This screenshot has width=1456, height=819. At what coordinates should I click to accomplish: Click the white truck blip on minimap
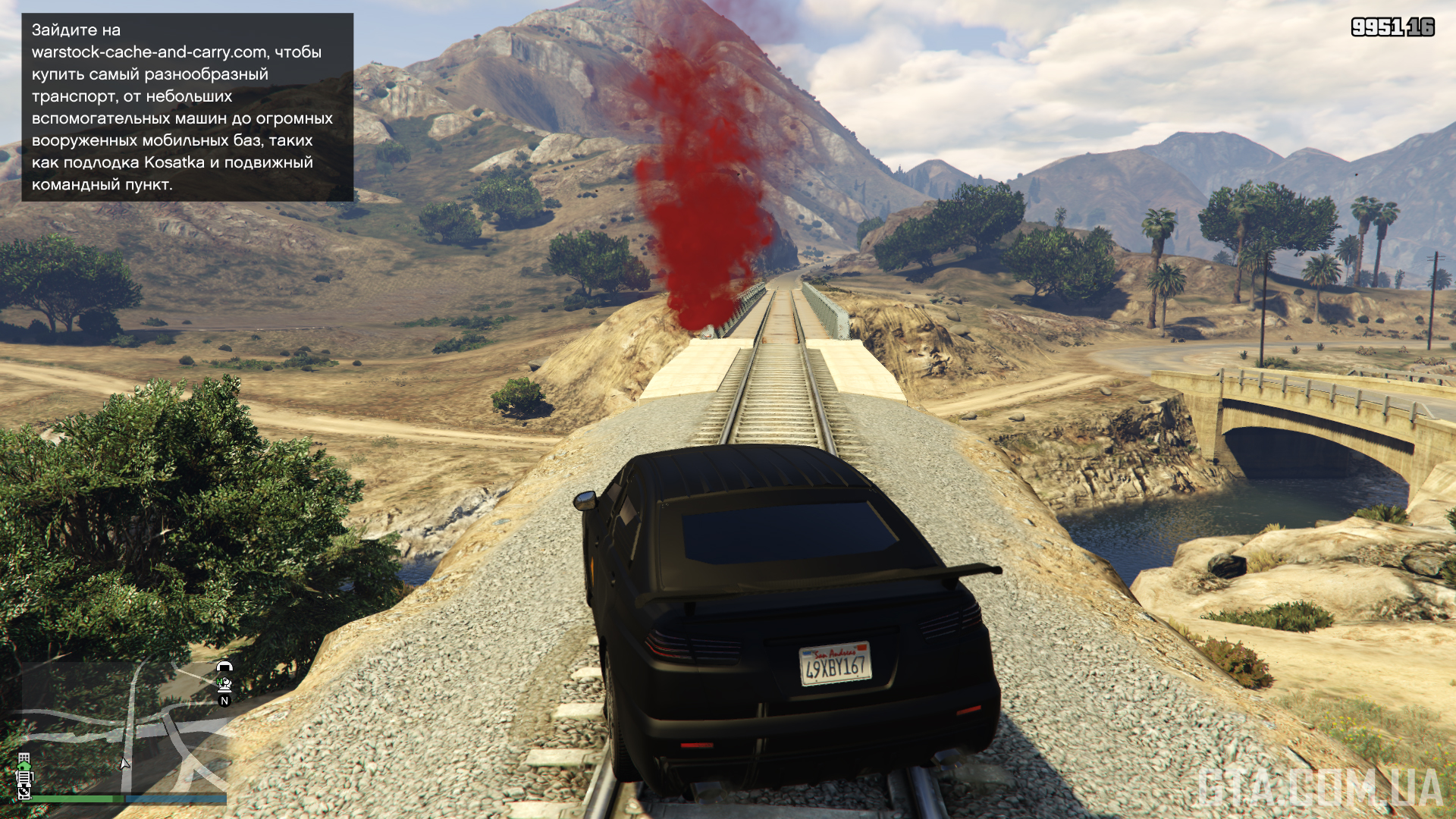(25, 779)
